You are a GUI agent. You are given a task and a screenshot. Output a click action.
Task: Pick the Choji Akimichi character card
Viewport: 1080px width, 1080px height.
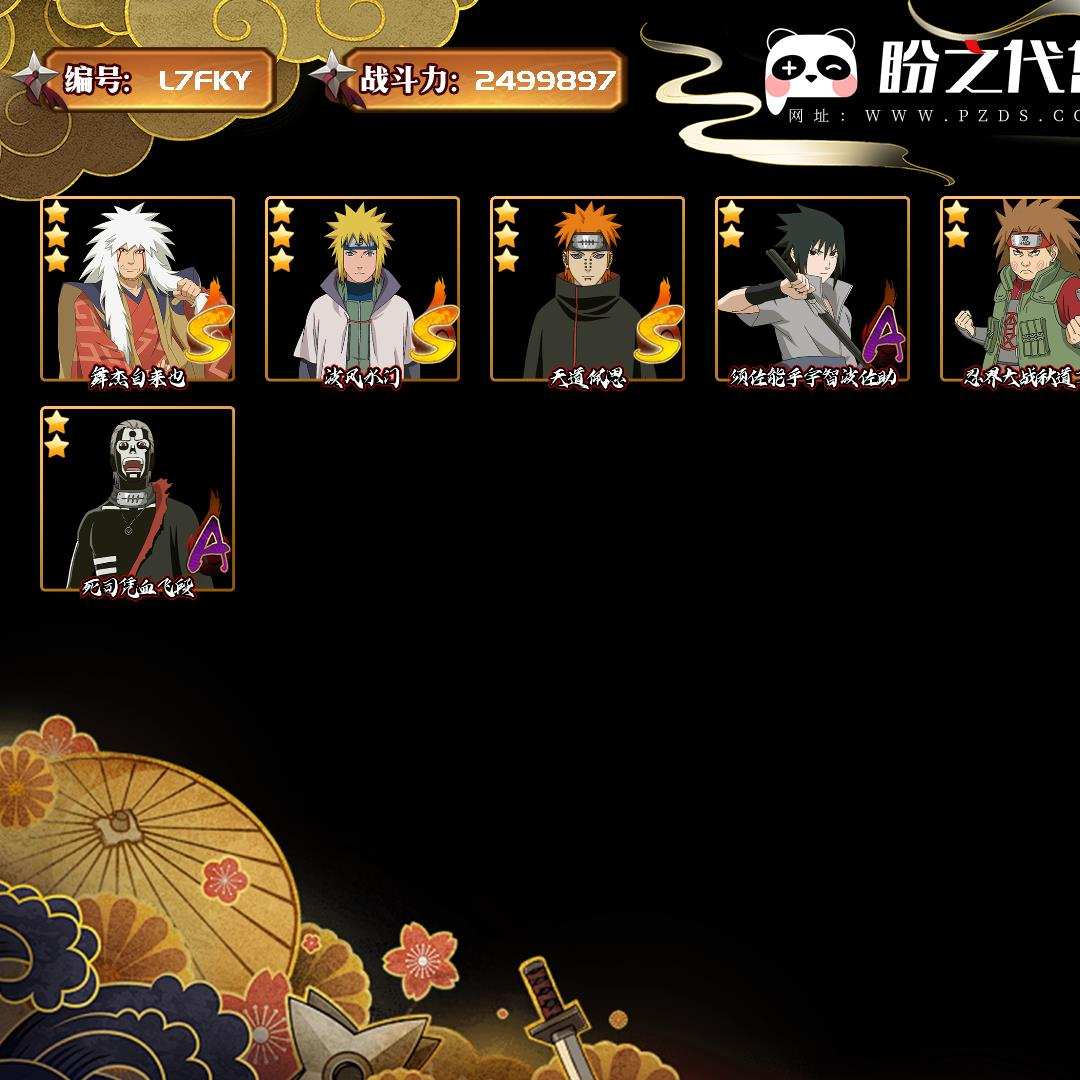[1012, 289]
